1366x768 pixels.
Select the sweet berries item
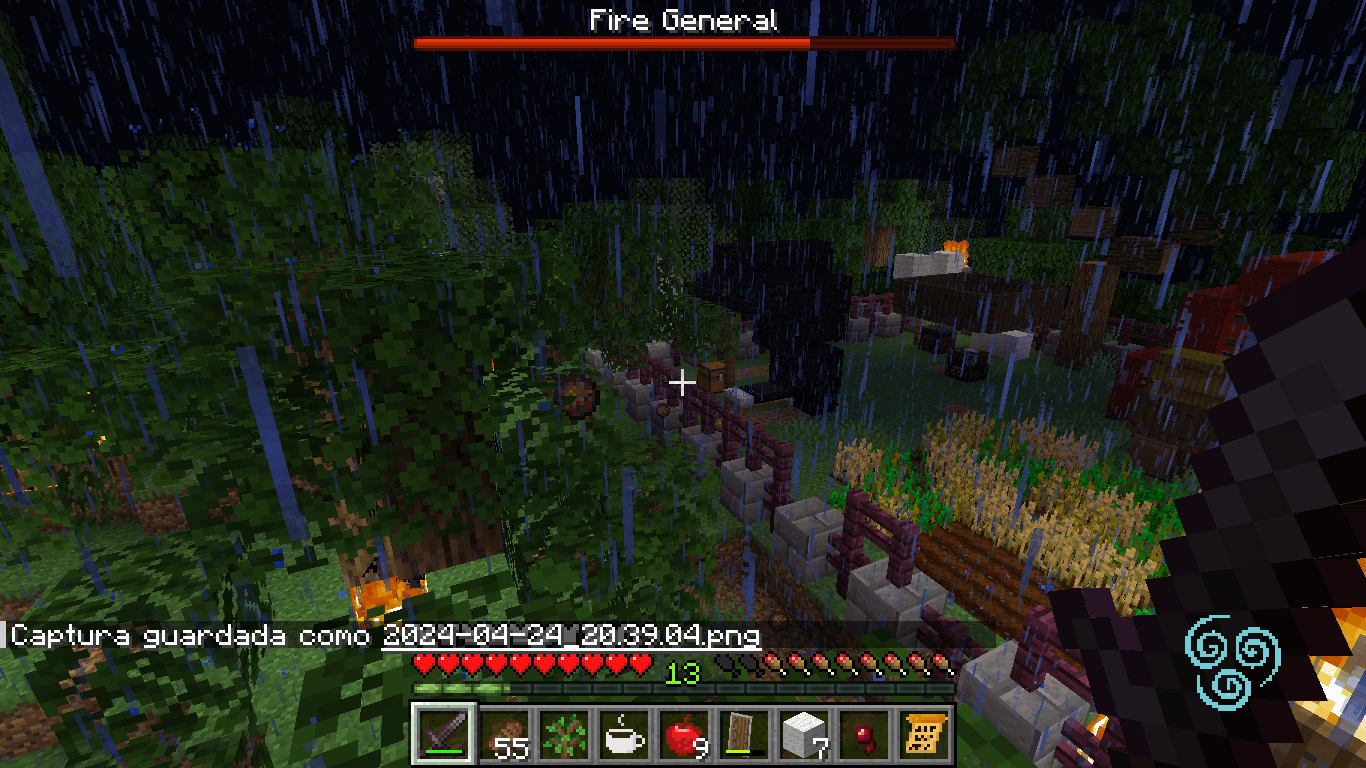tap(862, 735)
